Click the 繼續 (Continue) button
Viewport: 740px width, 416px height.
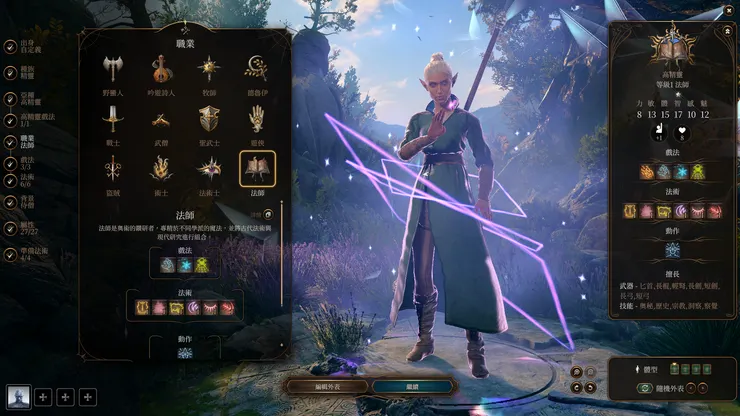(x=414, y=386)
